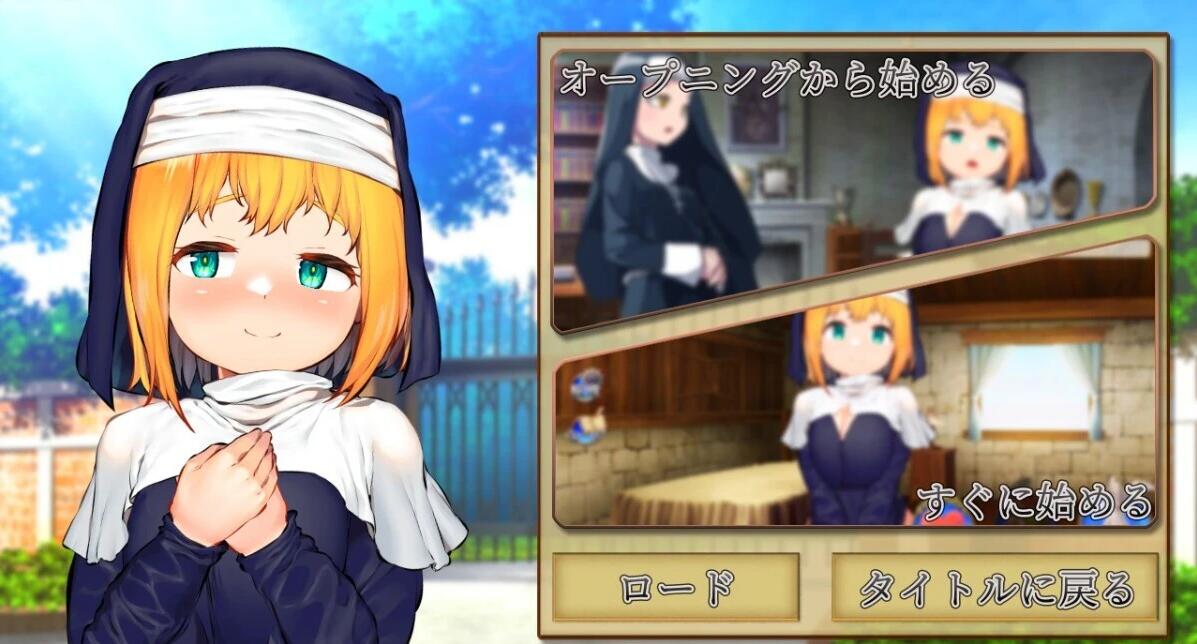The width and height of the screenshot is (1197, 644).
Task: Select すぐに始める panel
Action: click(900, 420)
